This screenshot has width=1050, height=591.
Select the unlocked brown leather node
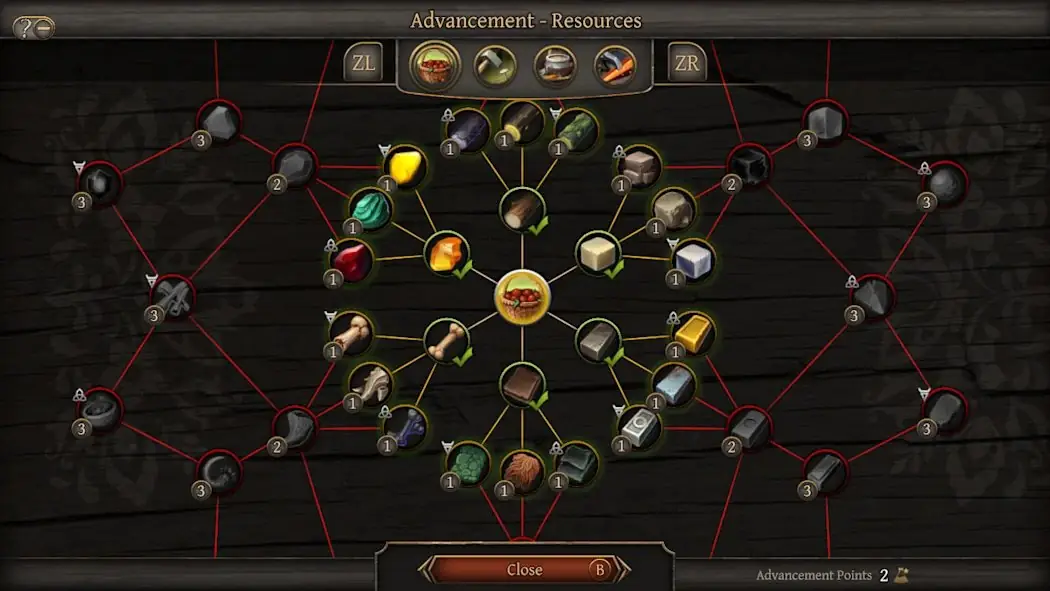pyautogui.click(x=522, y=385)
